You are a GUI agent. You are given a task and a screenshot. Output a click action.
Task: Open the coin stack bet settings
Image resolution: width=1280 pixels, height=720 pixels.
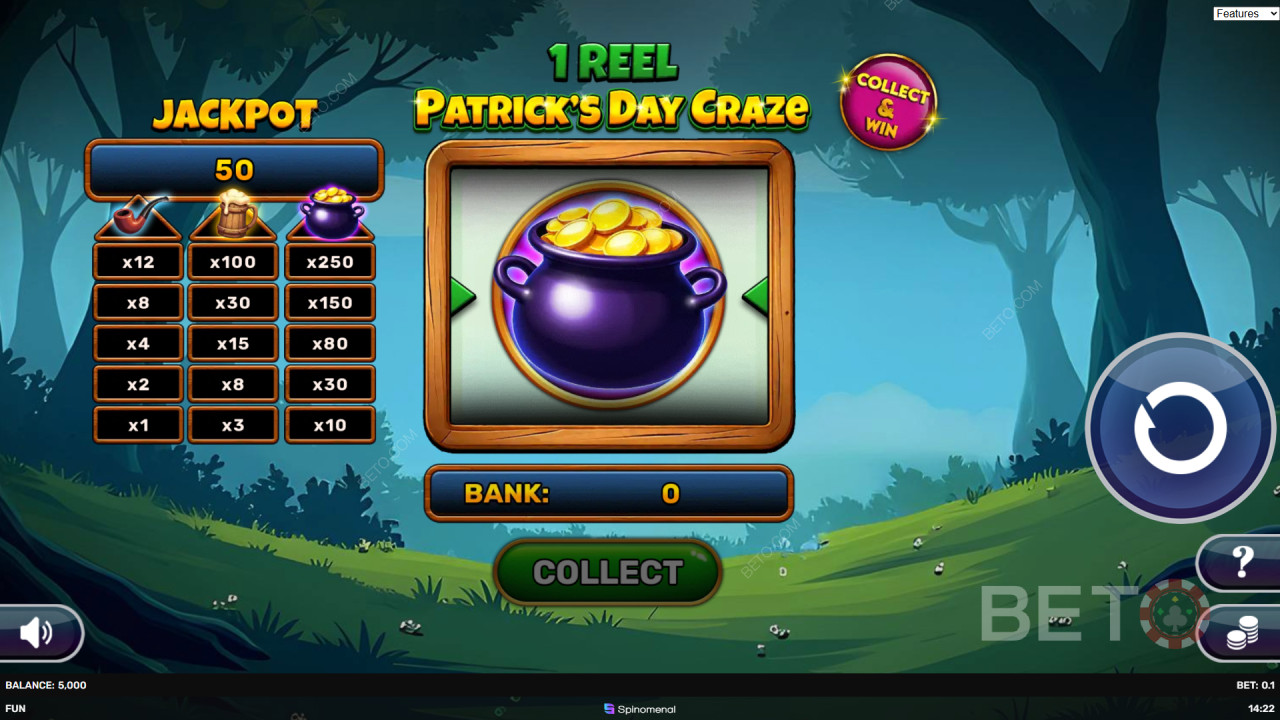coord(1242,633)
